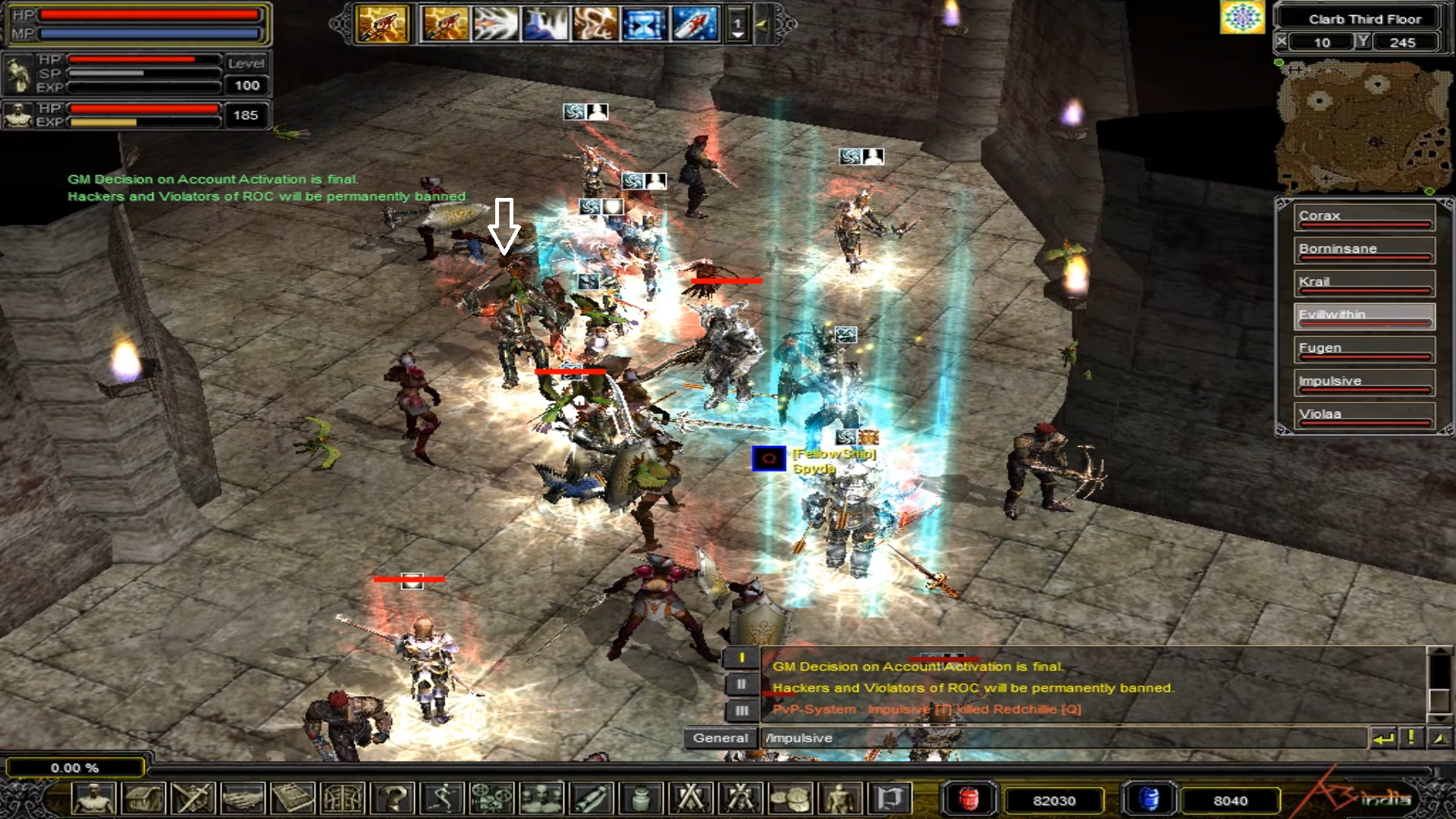Open the character status icon in bottom bar
Screen dimensions: 1456x819
tap(94, 799)
